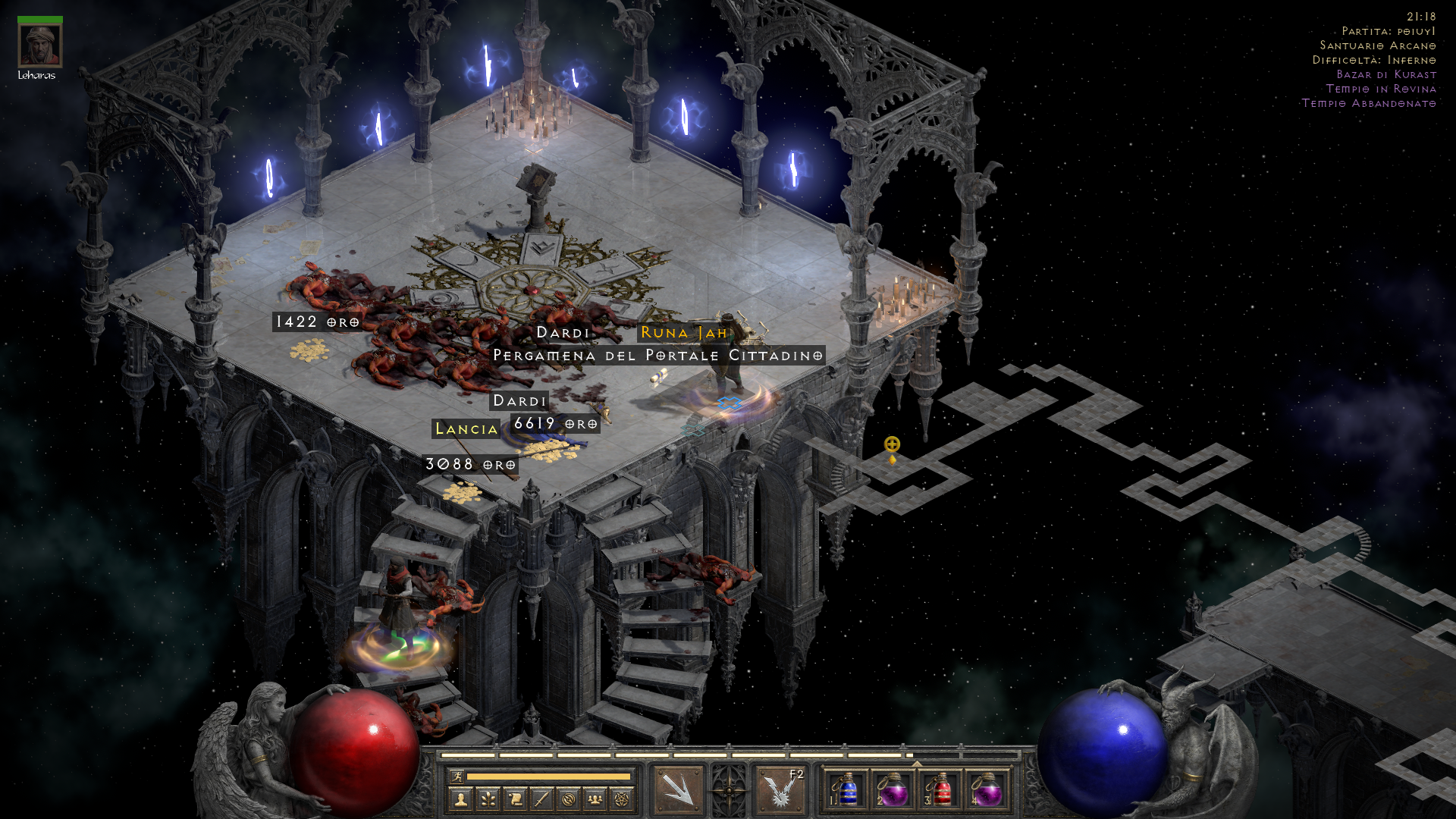Open the character sheet bust icon
Viewport: 1456px width, 819px height.
click(x=460, y=799)
